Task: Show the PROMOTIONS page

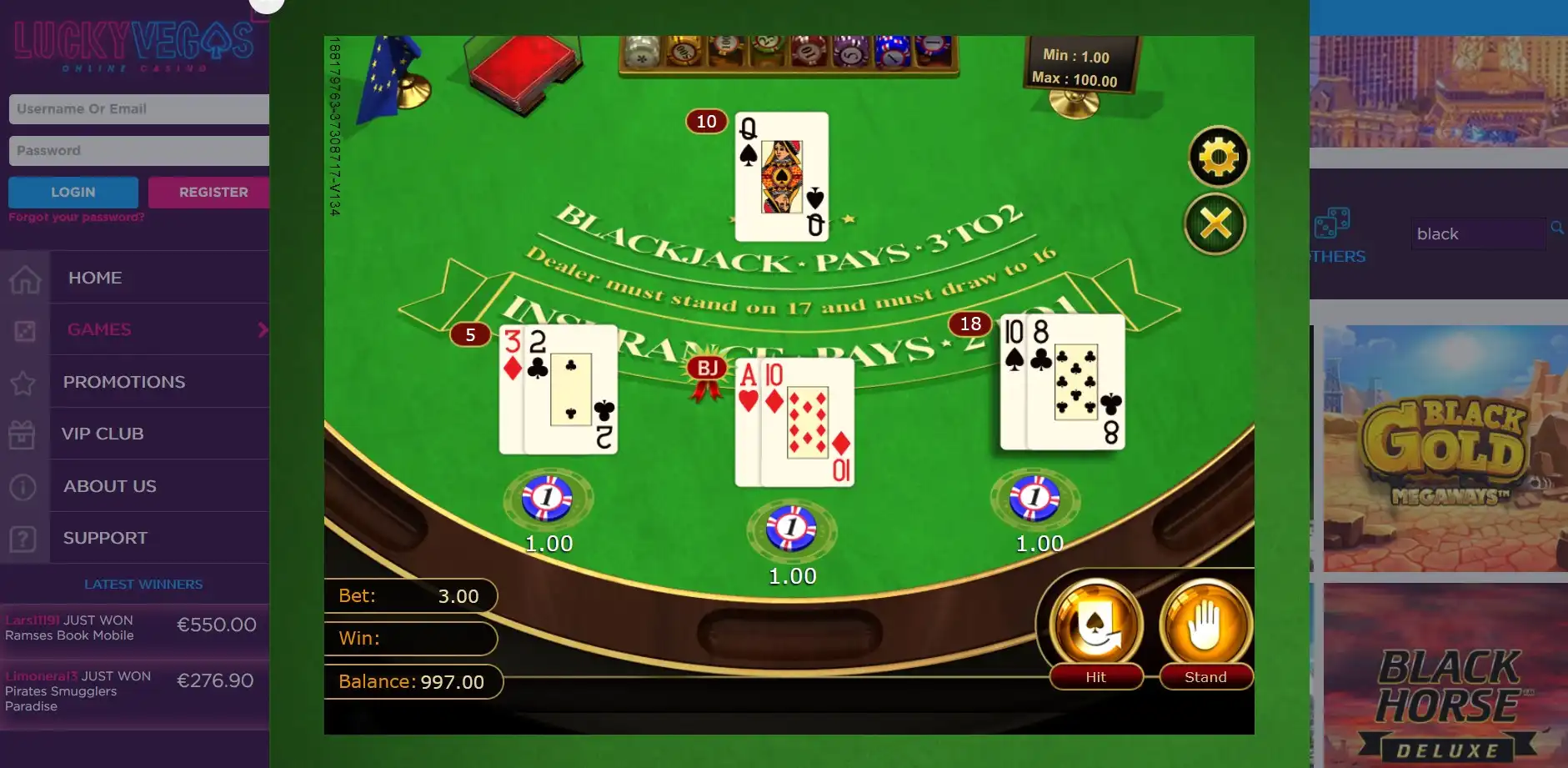Action: coord(124,382)
